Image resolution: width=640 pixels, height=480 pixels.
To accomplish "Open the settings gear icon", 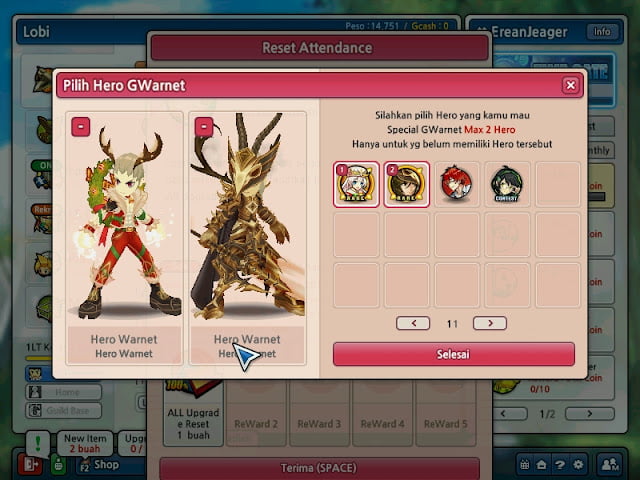I will (577, 464).
